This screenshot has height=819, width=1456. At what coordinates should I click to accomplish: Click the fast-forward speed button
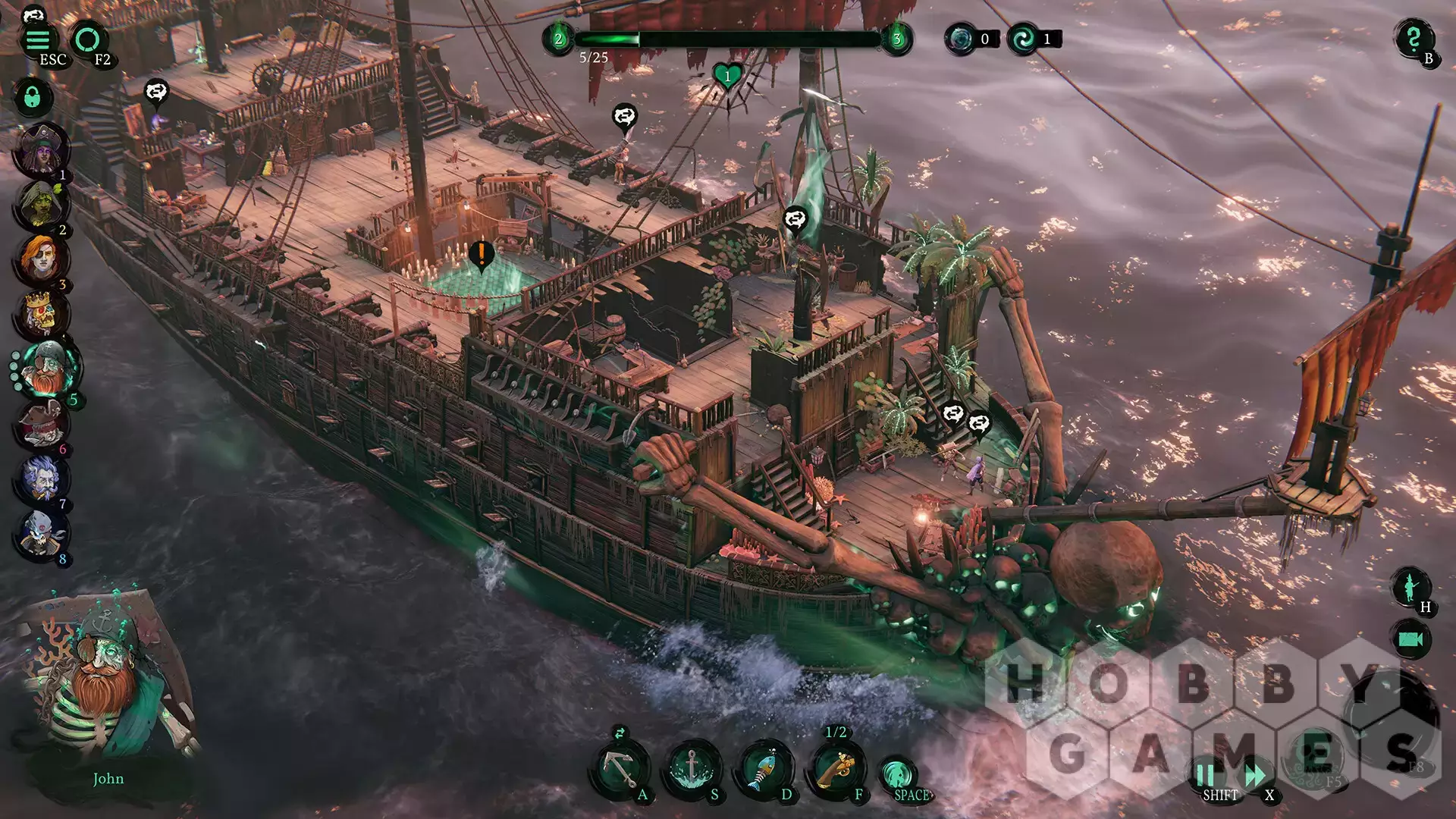coord(1254,775)
